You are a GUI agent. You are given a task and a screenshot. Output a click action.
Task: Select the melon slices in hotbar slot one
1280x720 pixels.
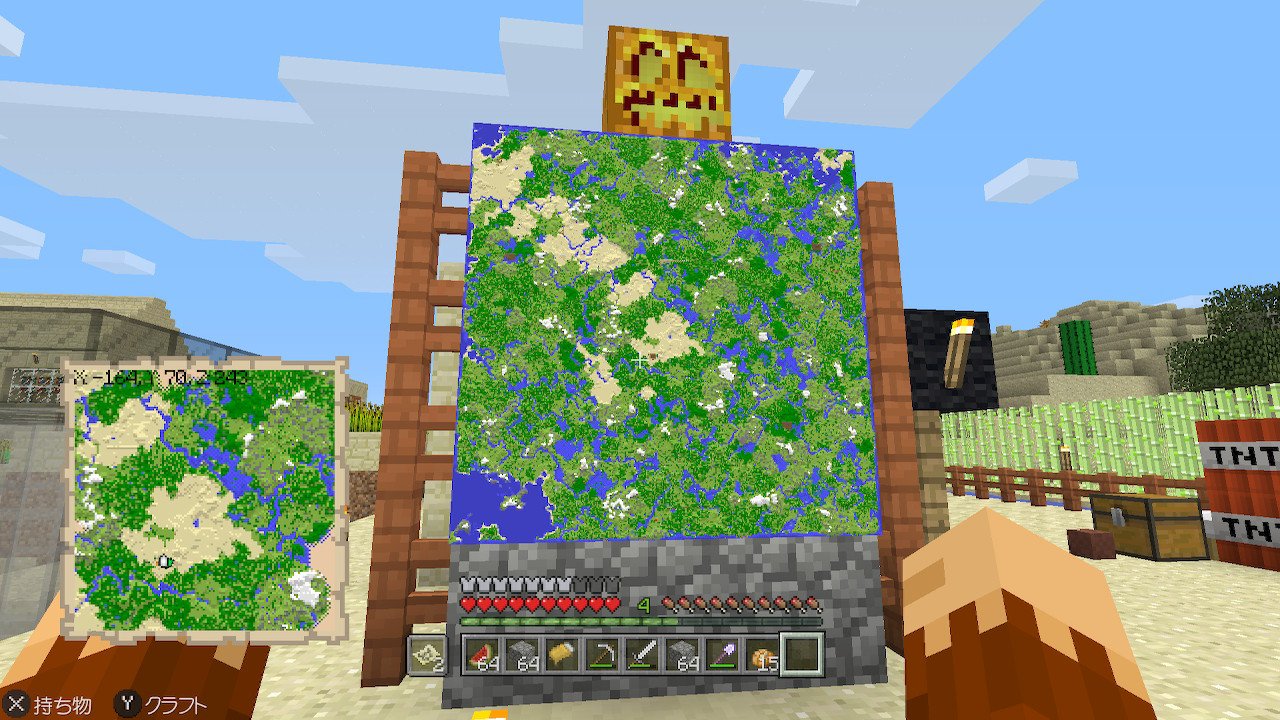pyautogui.click(x=484, y=654)
